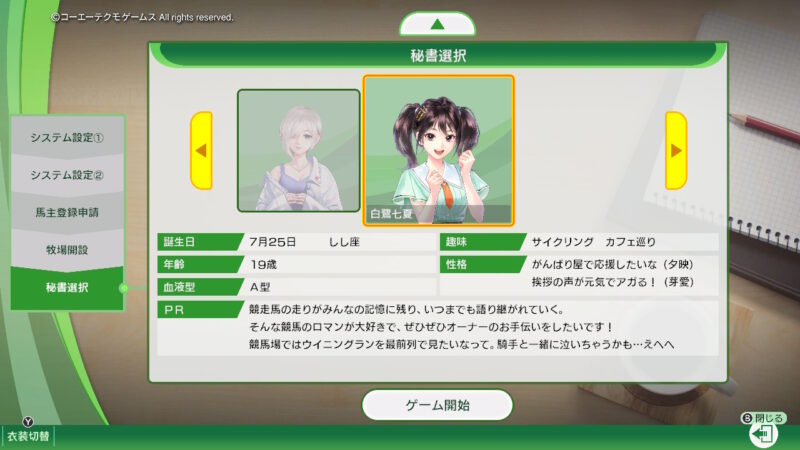This screenshot has width=800, height=450.
Task: Go to 牧場開設 tab
Action: coord(67,250)
